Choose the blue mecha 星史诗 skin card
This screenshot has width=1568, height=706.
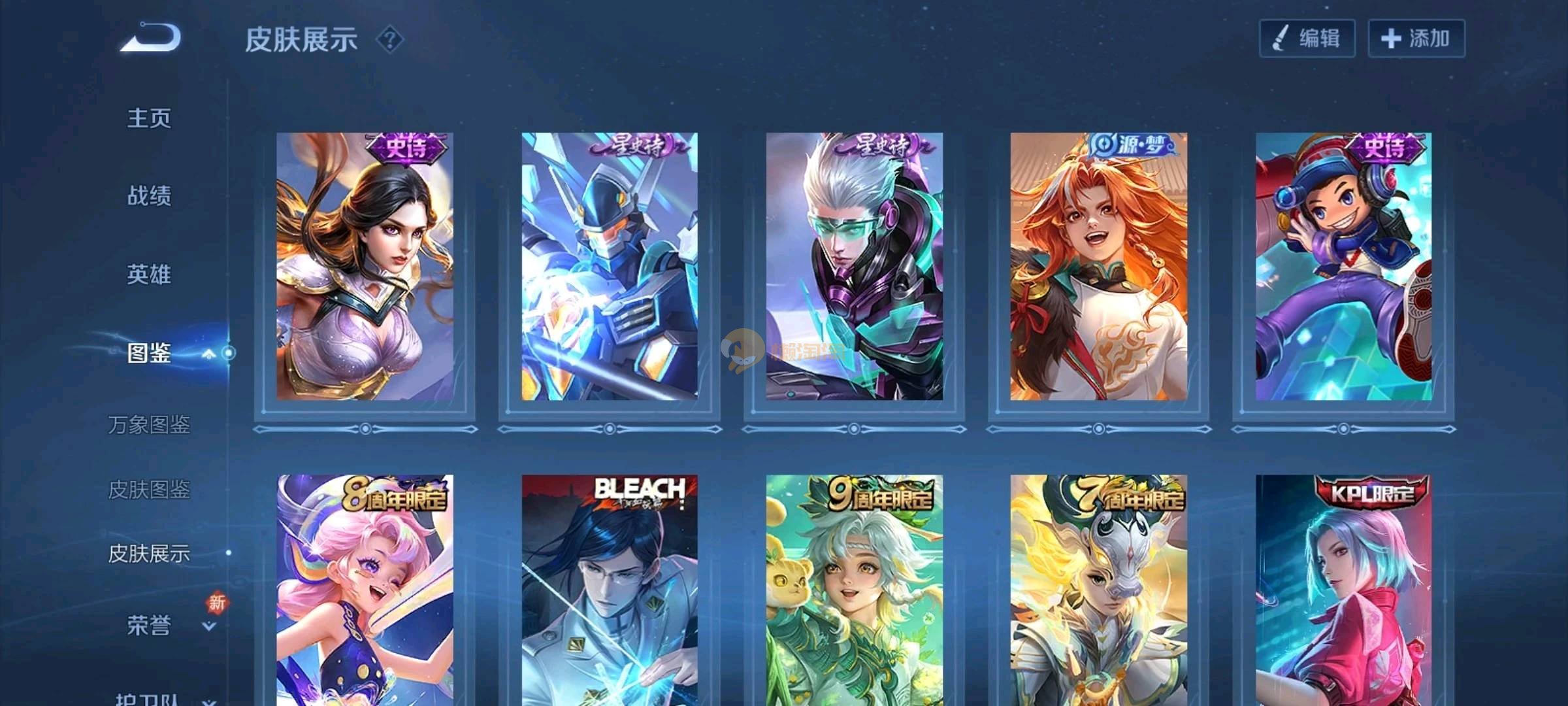609,267
